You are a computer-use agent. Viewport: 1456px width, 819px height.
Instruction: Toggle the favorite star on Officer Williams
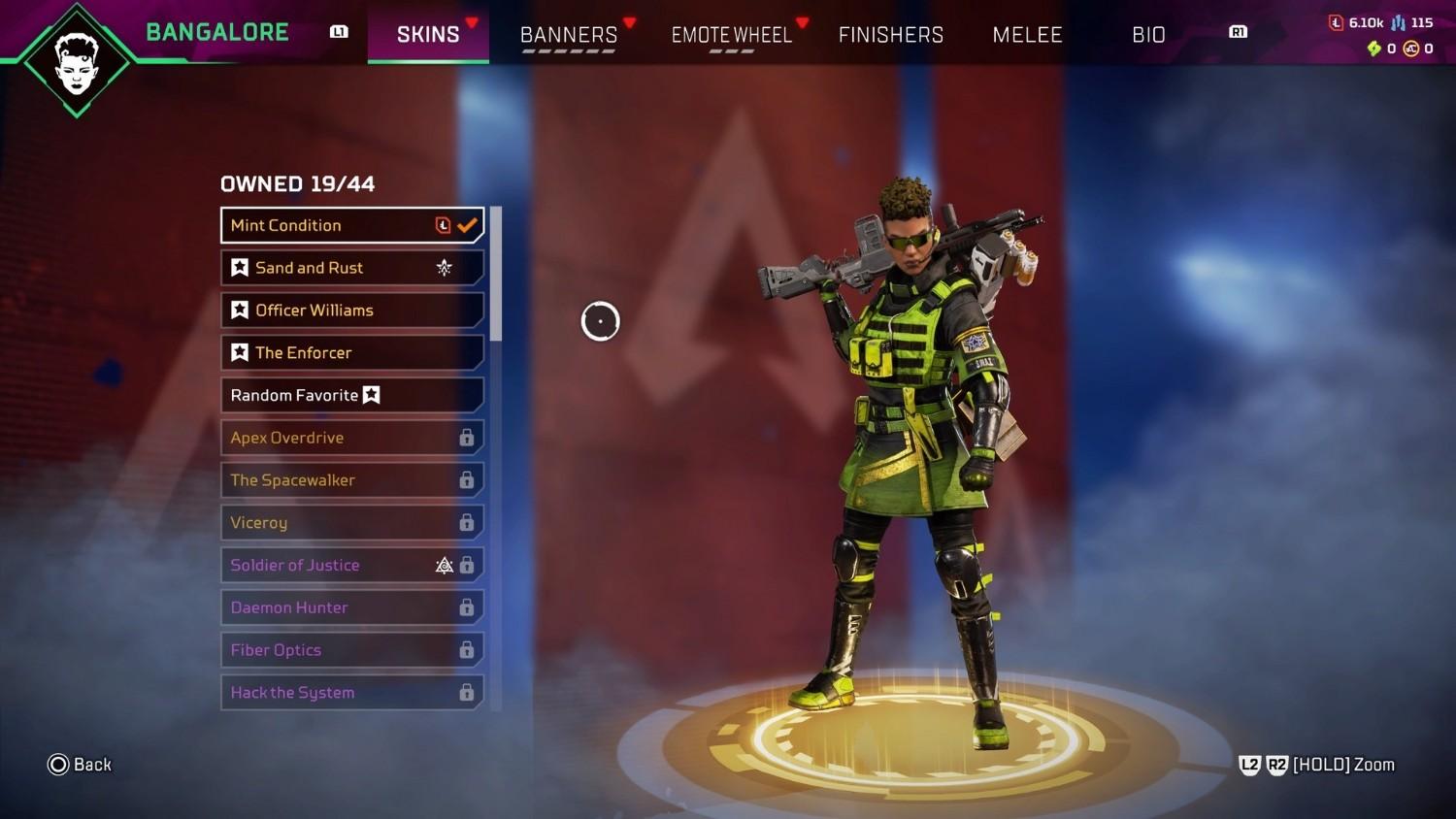[240, 310]
